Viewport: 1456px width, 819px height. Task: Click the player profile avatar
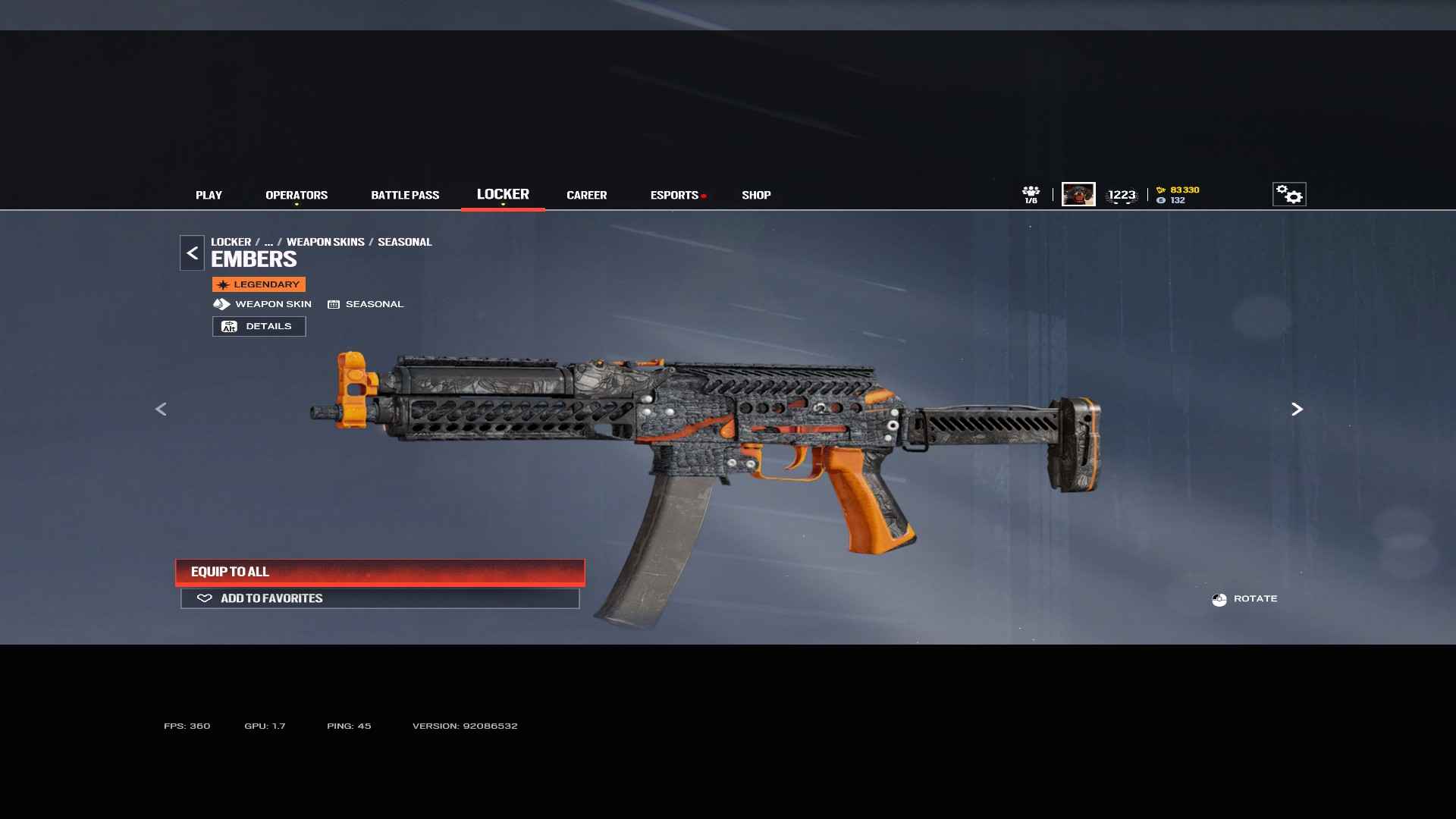pyautogui.click(x=1078, y=194)
